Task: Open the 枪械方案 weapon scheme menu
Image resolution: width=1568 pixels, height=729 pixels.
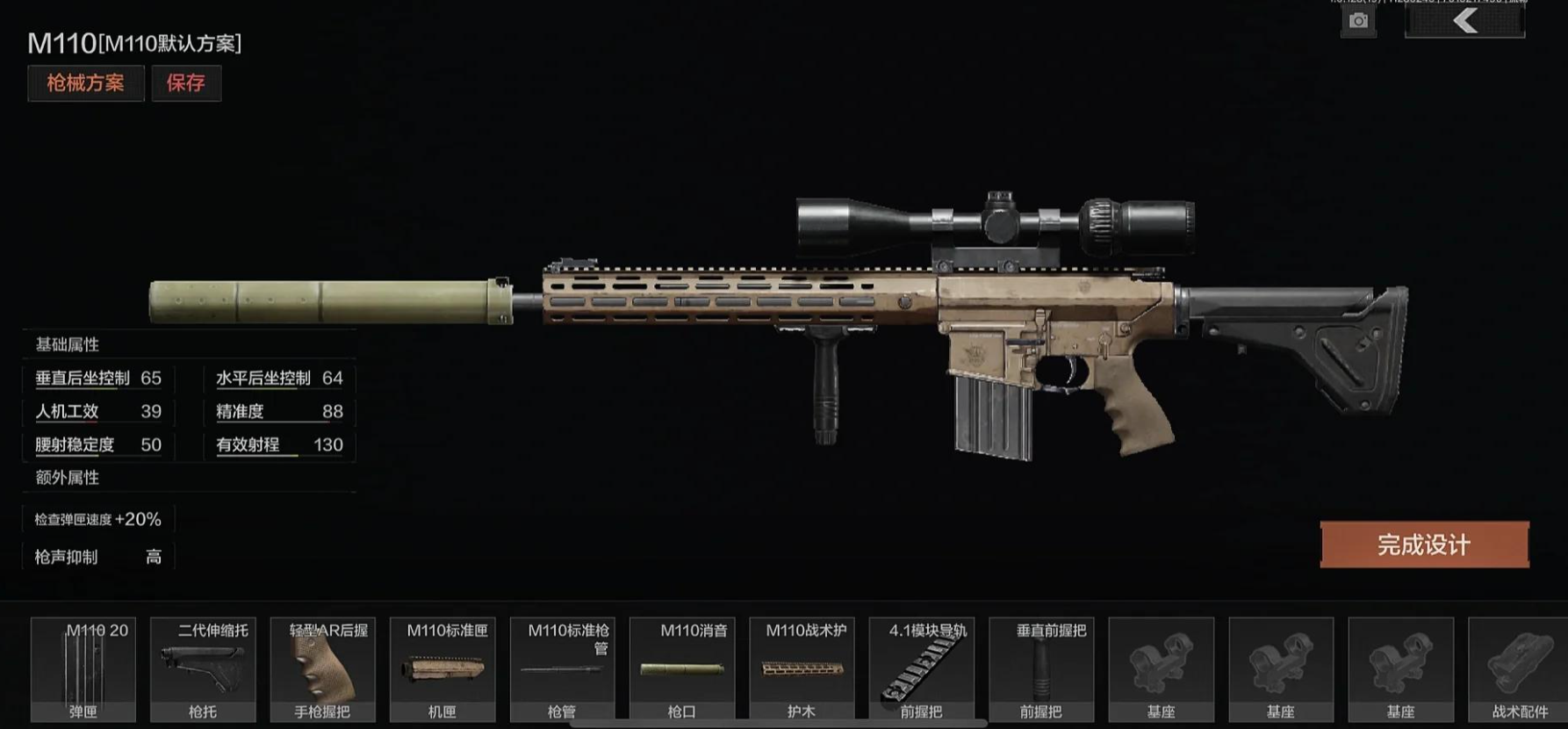Action: click(85, 83)
